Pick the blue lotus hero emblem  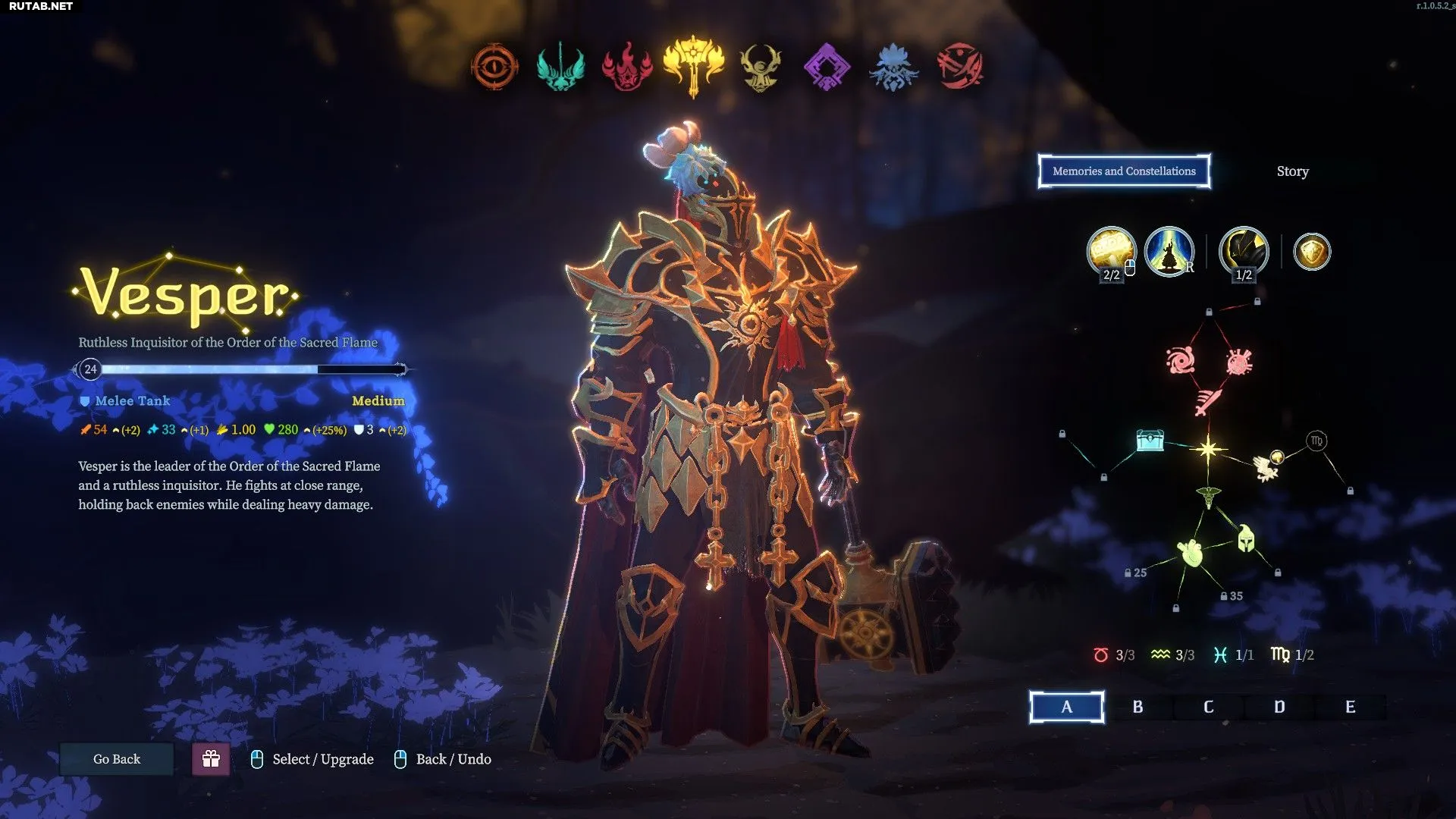point(893,67)
